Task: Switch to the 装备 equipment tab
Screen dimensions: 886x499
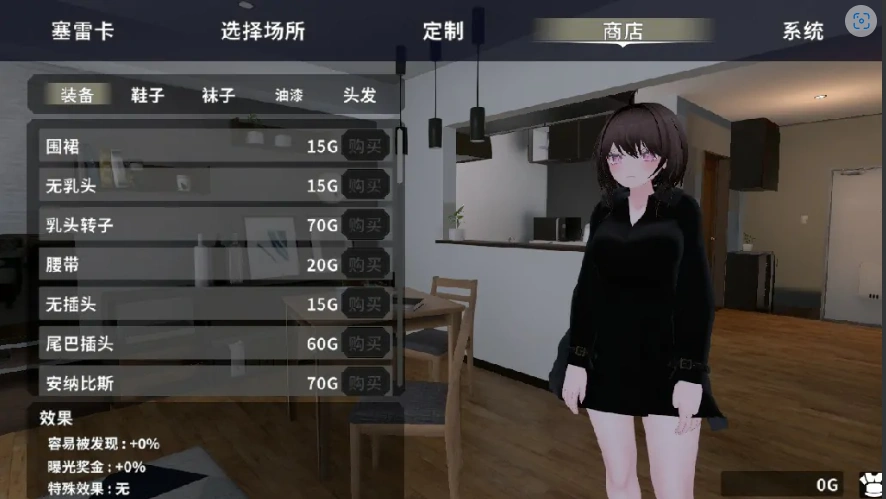Action: 77,95
